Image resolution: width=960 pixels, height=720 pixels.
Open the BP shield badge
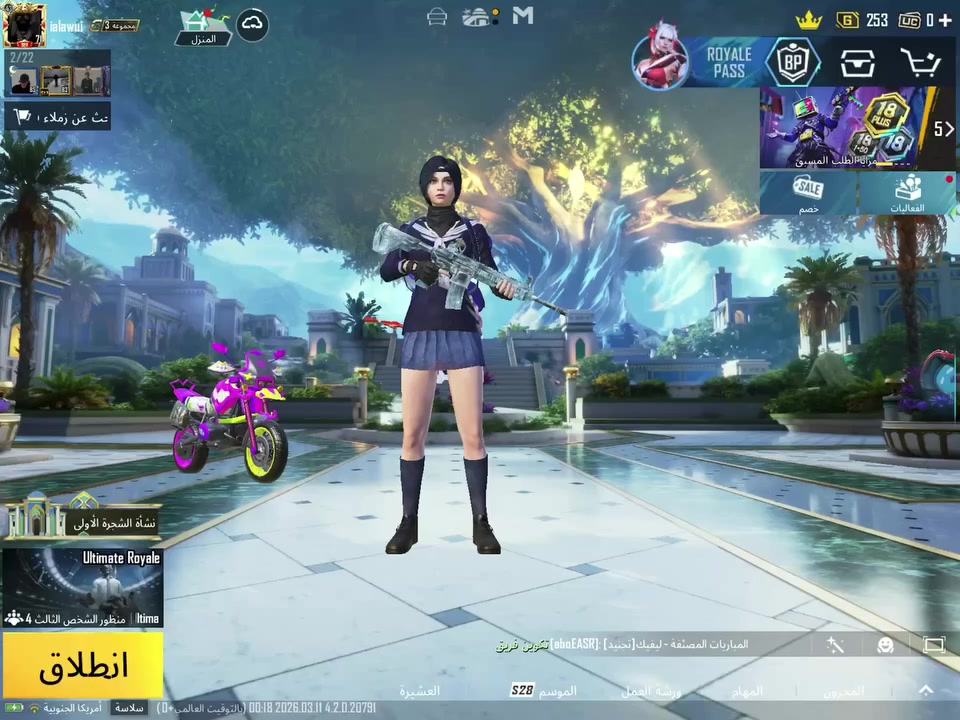click(x=793, y=63)
